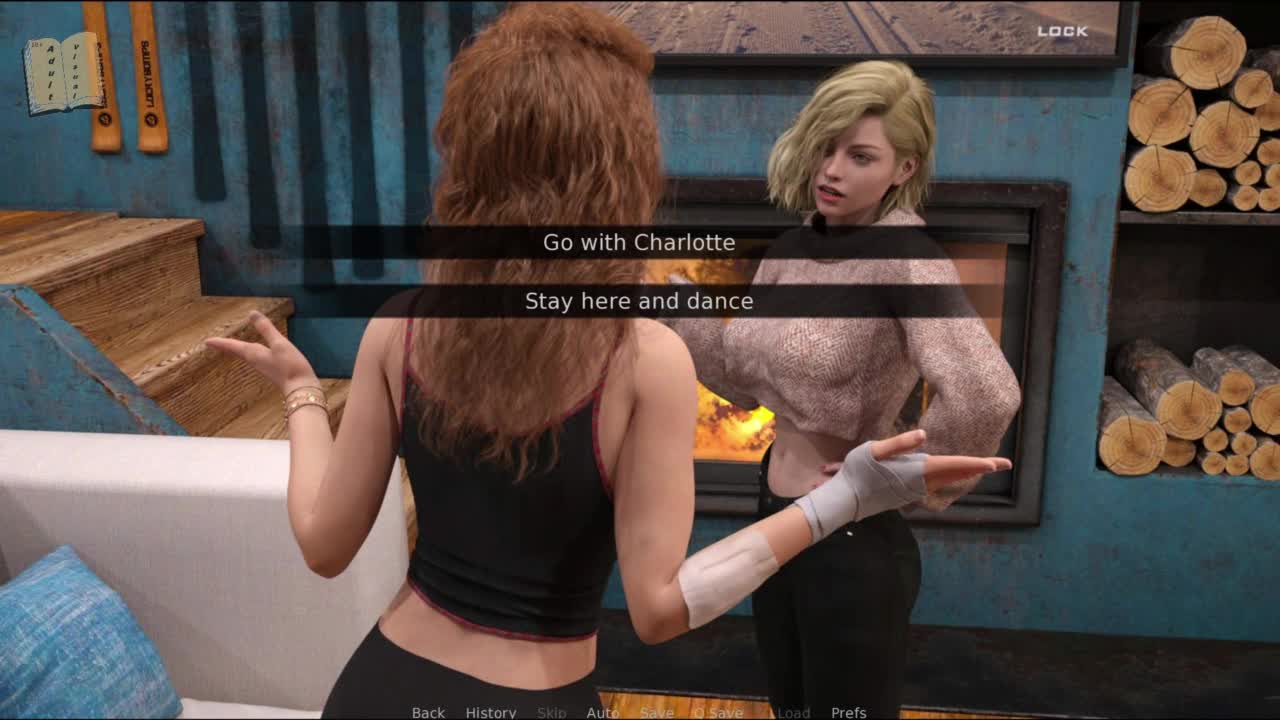Click the Back button in quick menu
Viewport: 1280px width, 720px height.
point(428,712)
